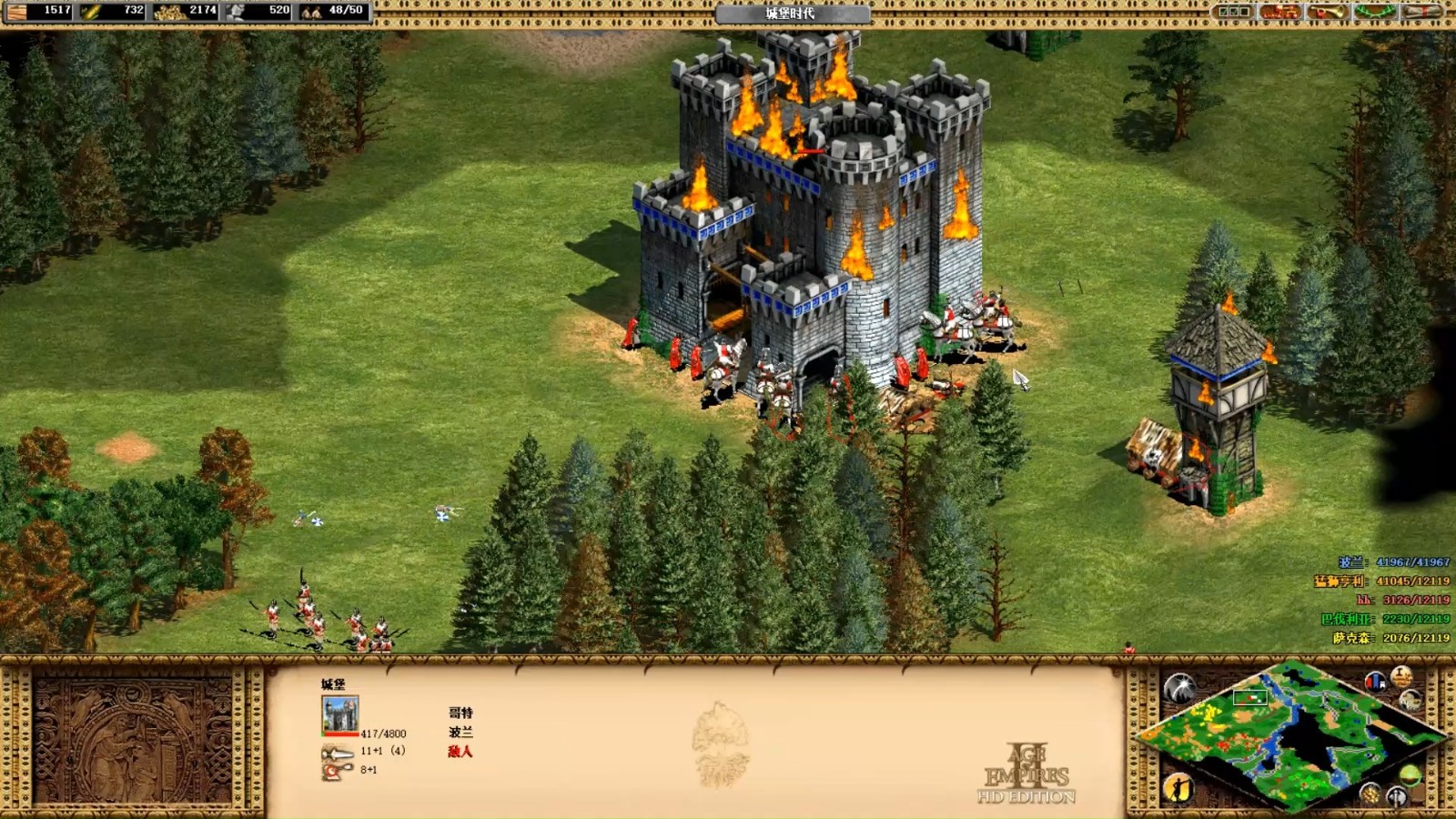The height and width of the screenshot is (819, 1456).
Task: Select the idle villager button
Action: 1178,787
